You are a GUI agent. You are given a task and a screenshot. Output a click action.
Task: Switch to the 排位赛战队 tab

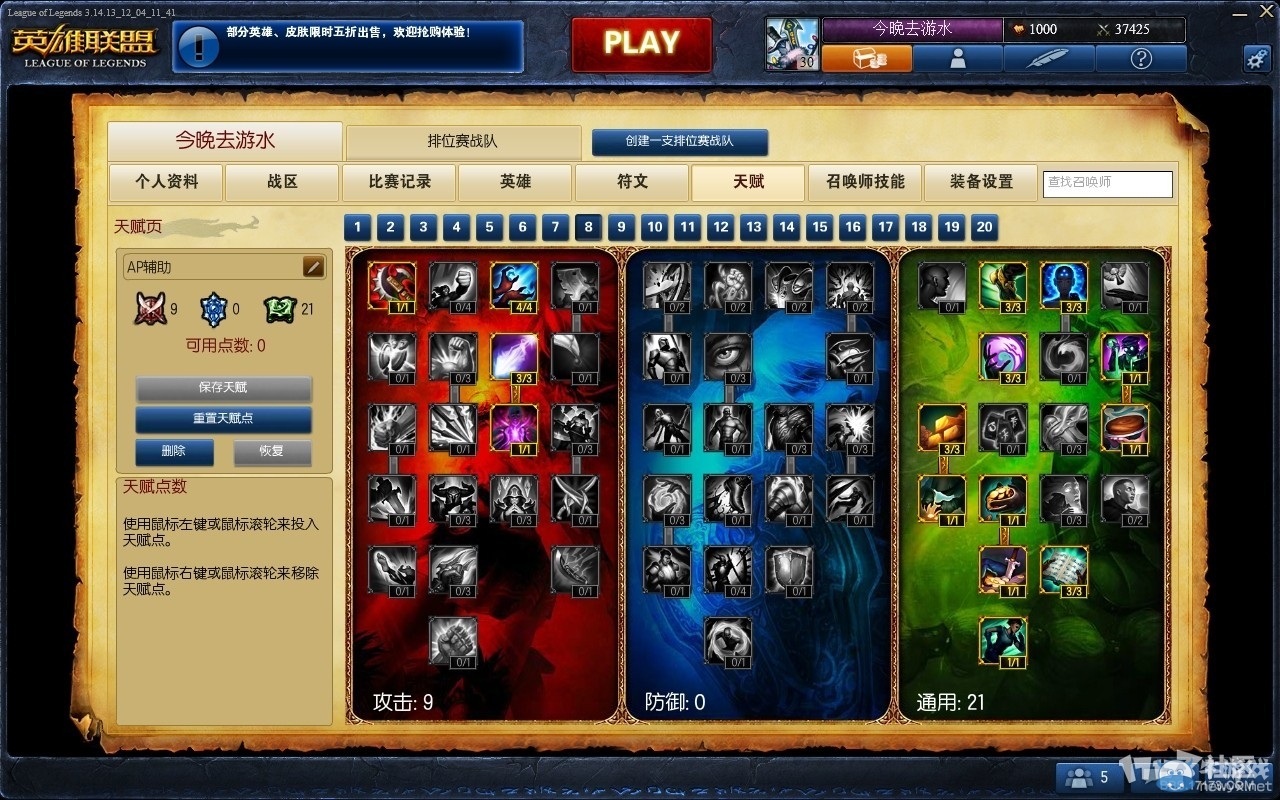[x=463, y=141]
